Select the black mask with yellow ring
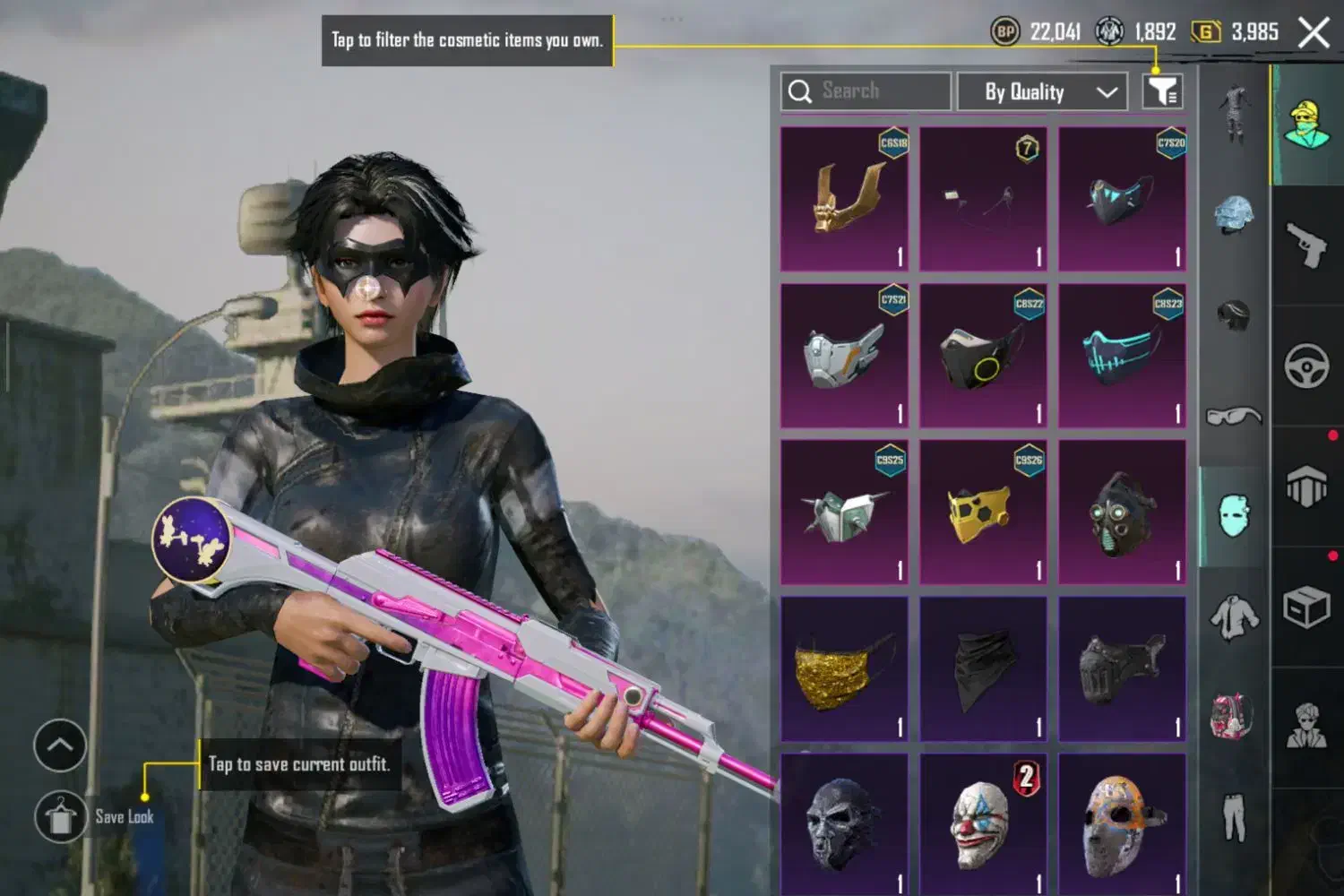The image size is (1344, 896). coord(983,356)
